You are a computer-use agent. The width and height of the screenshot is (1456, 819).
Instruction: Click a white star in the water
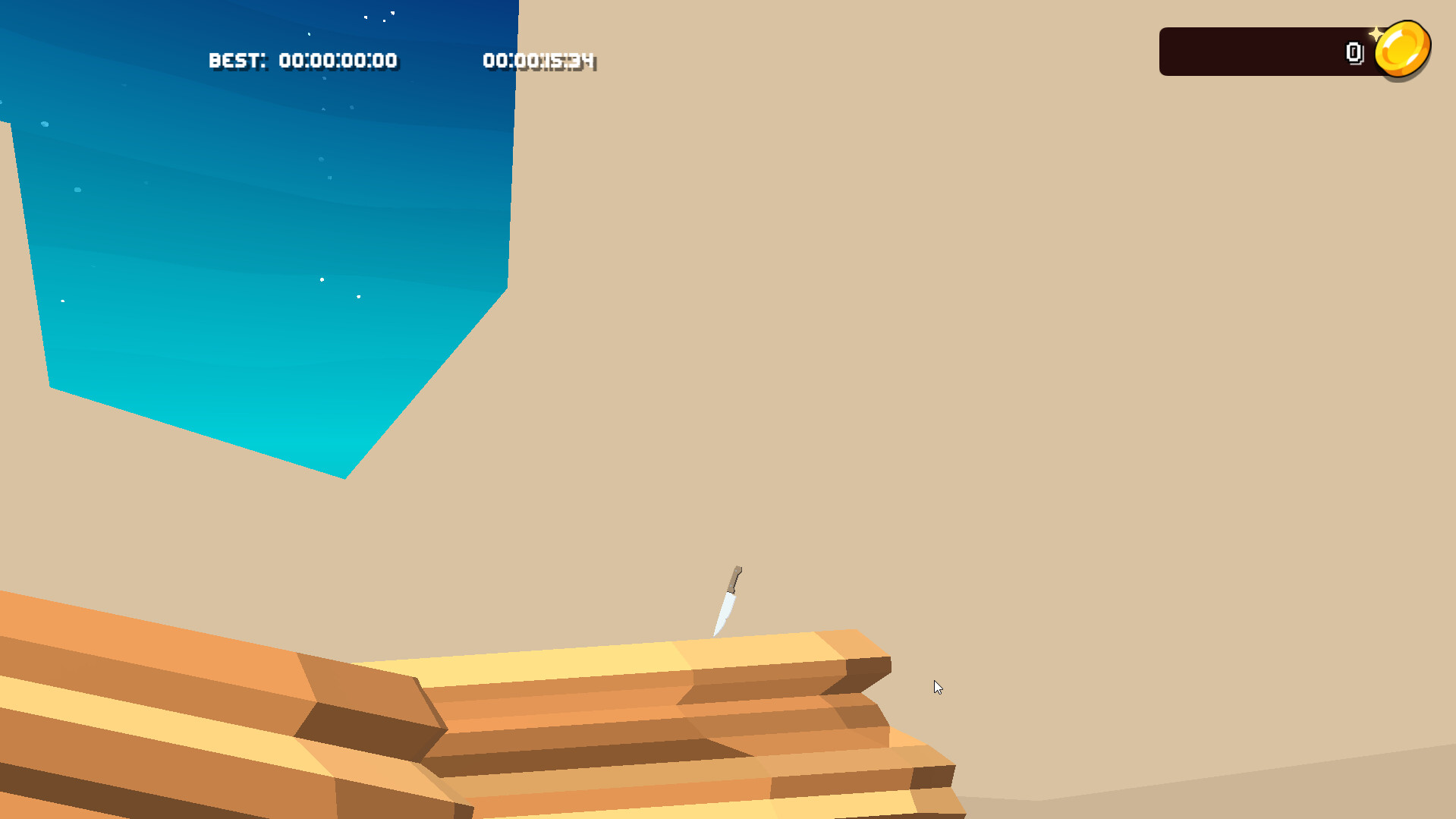tap(322, 279)
